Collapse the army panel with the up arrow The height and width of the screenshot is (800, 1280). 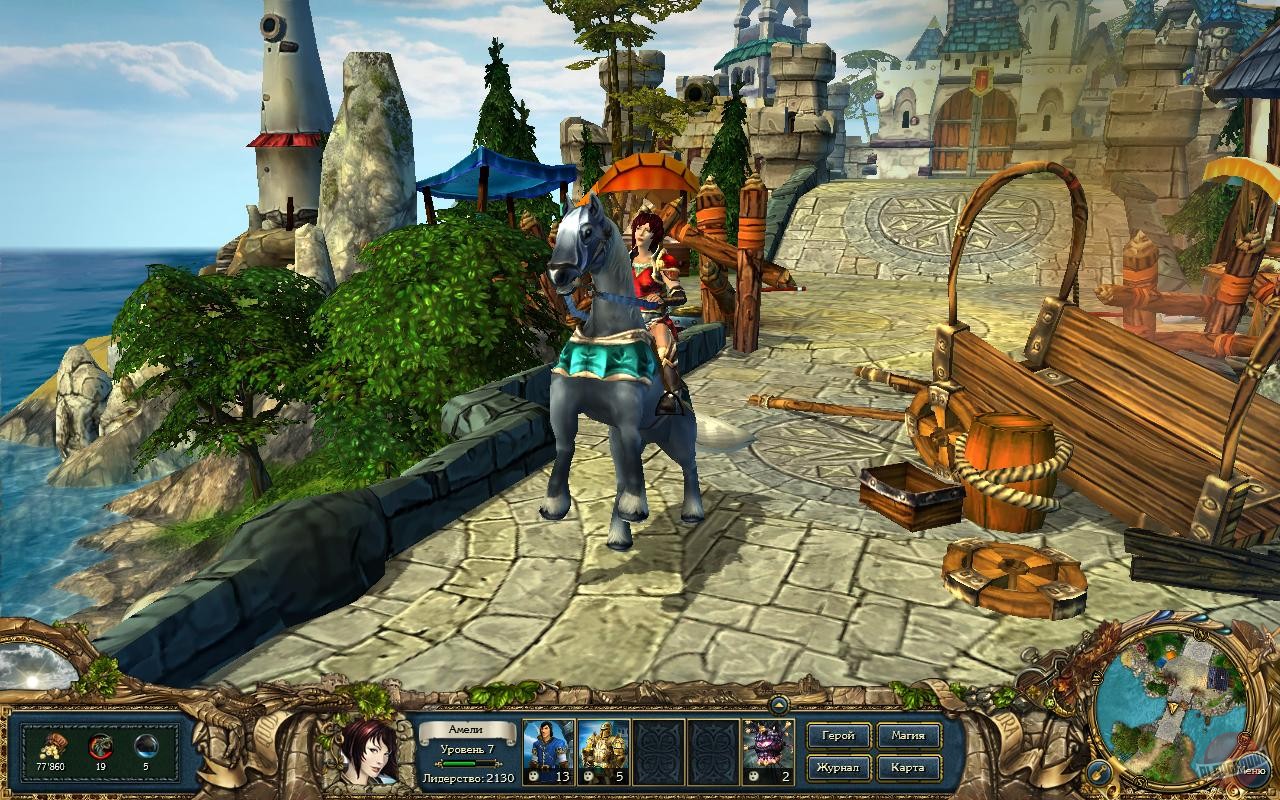click(x=779, y=704)
